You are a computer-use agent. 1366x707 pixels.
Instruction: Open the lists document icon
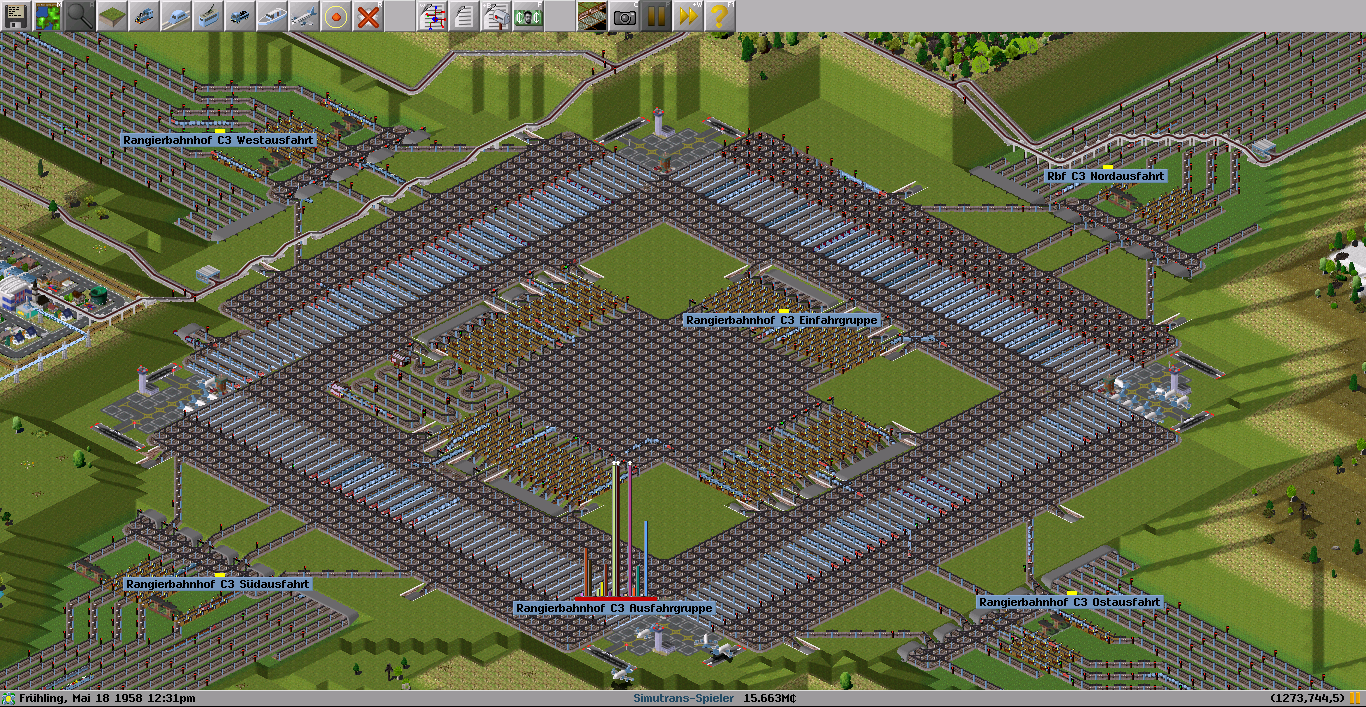pyautogui.click(x=464, y=16)
